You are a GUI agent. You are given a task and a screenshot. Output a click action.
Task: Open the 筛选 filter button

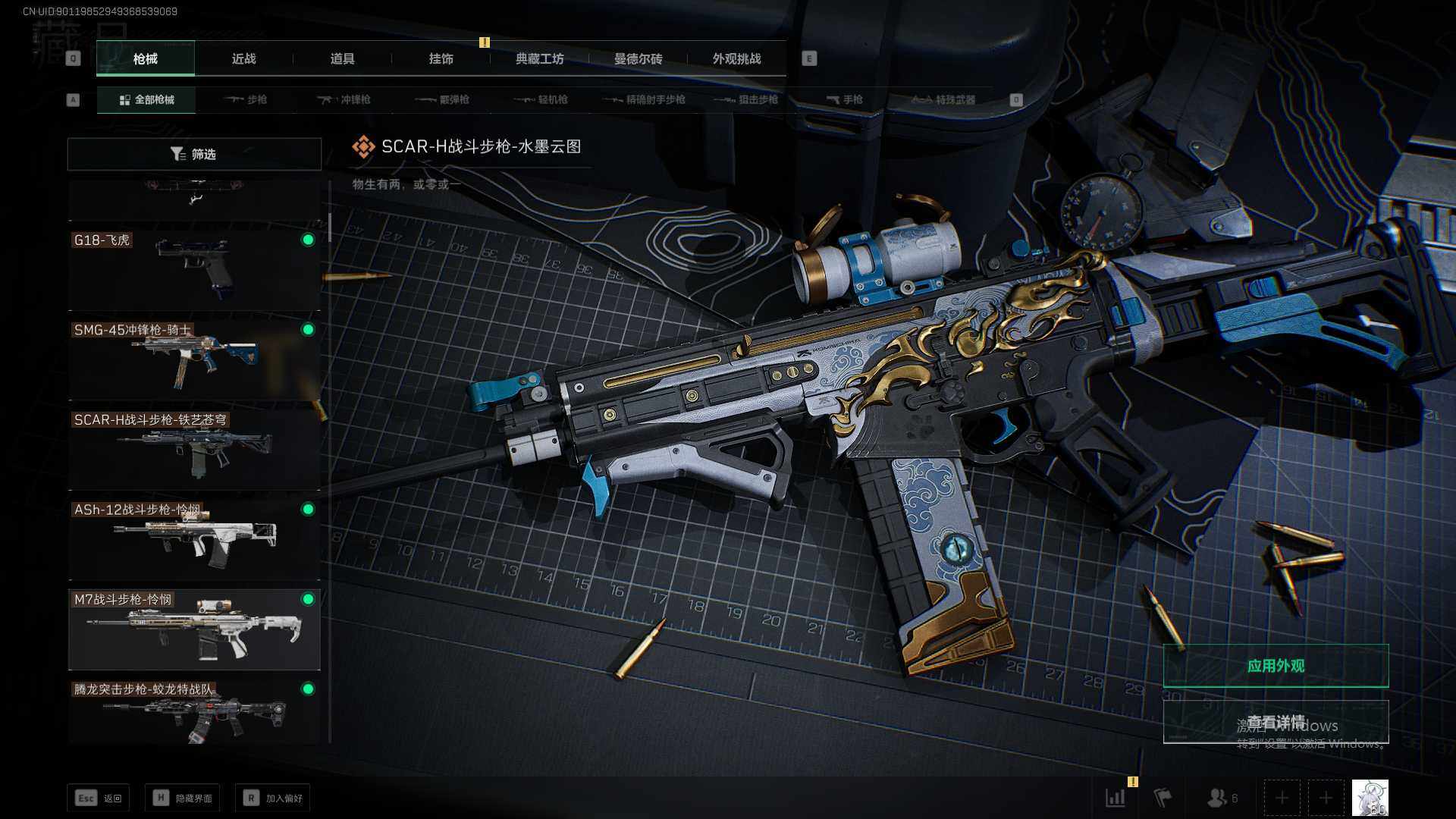[x=194, y=154]
